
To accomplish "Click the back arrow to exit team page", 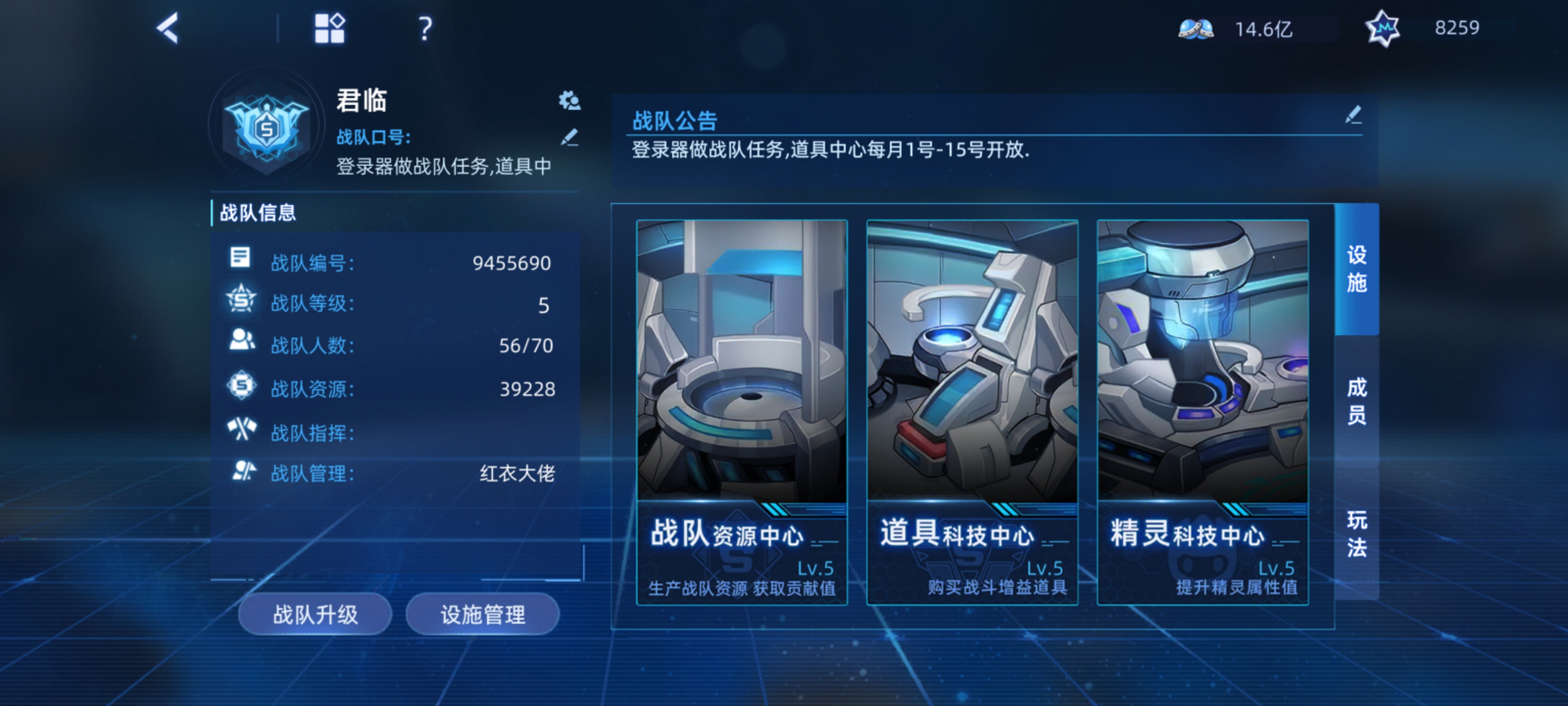I will click(168, 28).
